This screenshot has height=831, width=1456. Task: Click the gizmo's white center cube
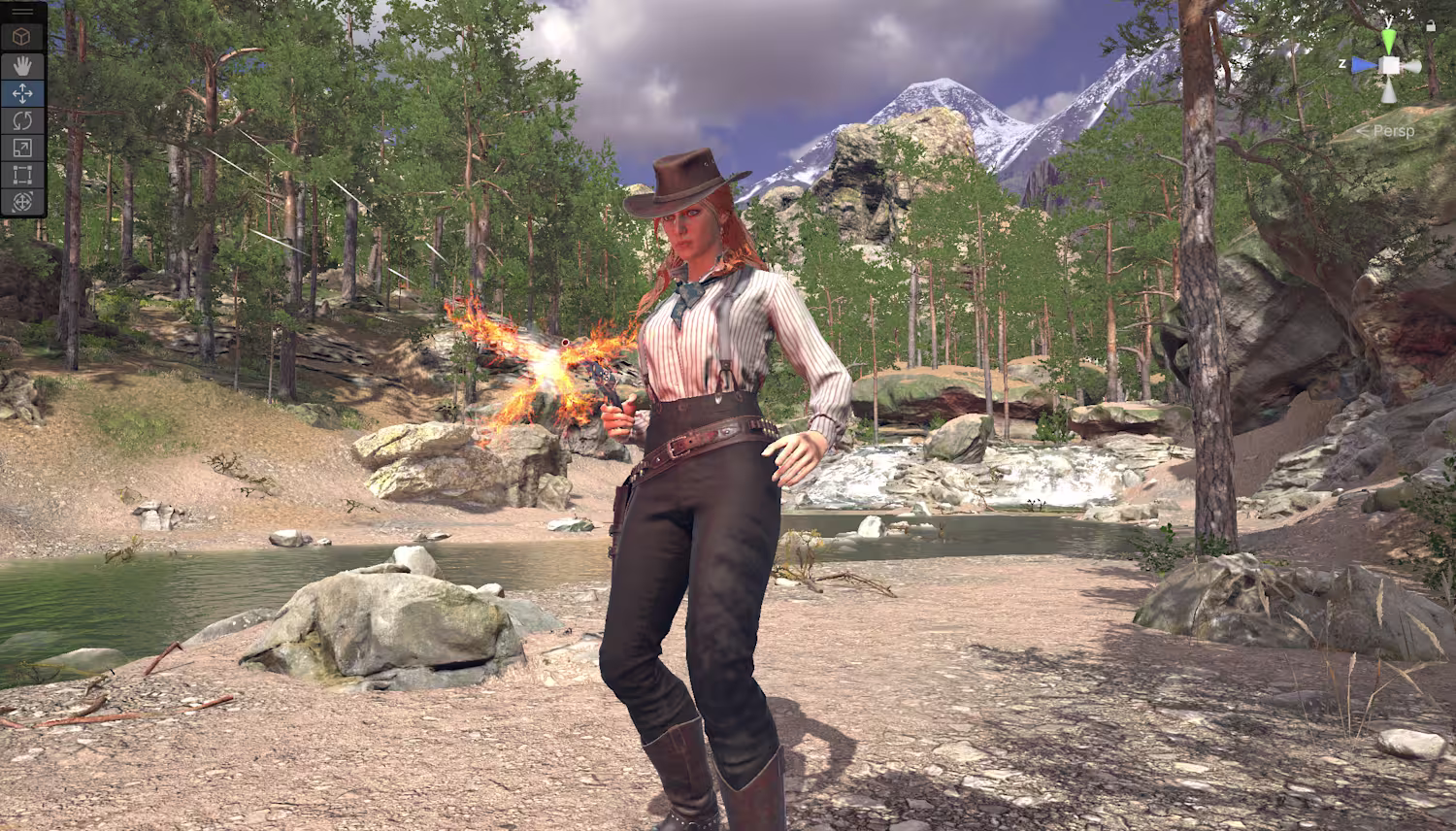(x=1390, y=65)
